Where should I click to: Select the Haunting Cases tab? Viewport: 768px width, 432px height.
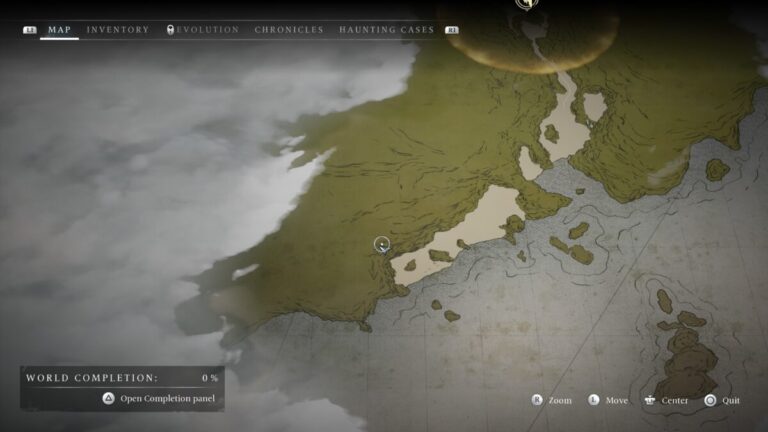386,30
